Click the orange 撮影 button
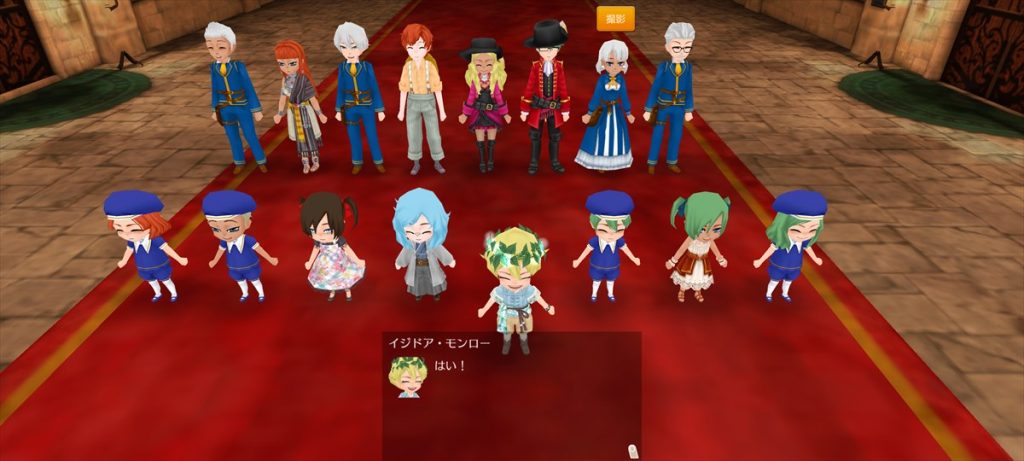 pyautogui.click(x=615, y=19)
